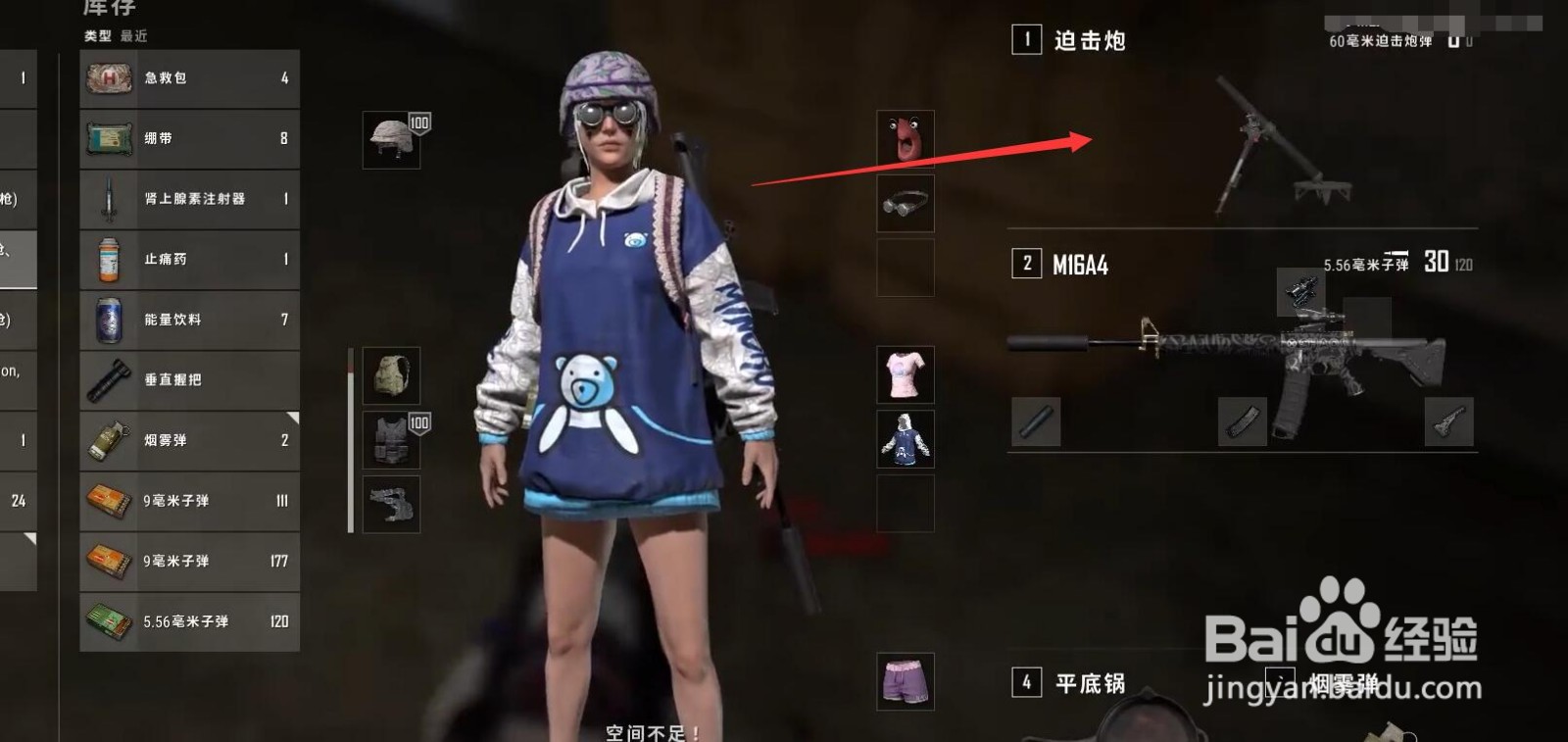The image size is (1568, 742).
Task: Select the 急救包 first aid kit icon
Action: [111, 78]
